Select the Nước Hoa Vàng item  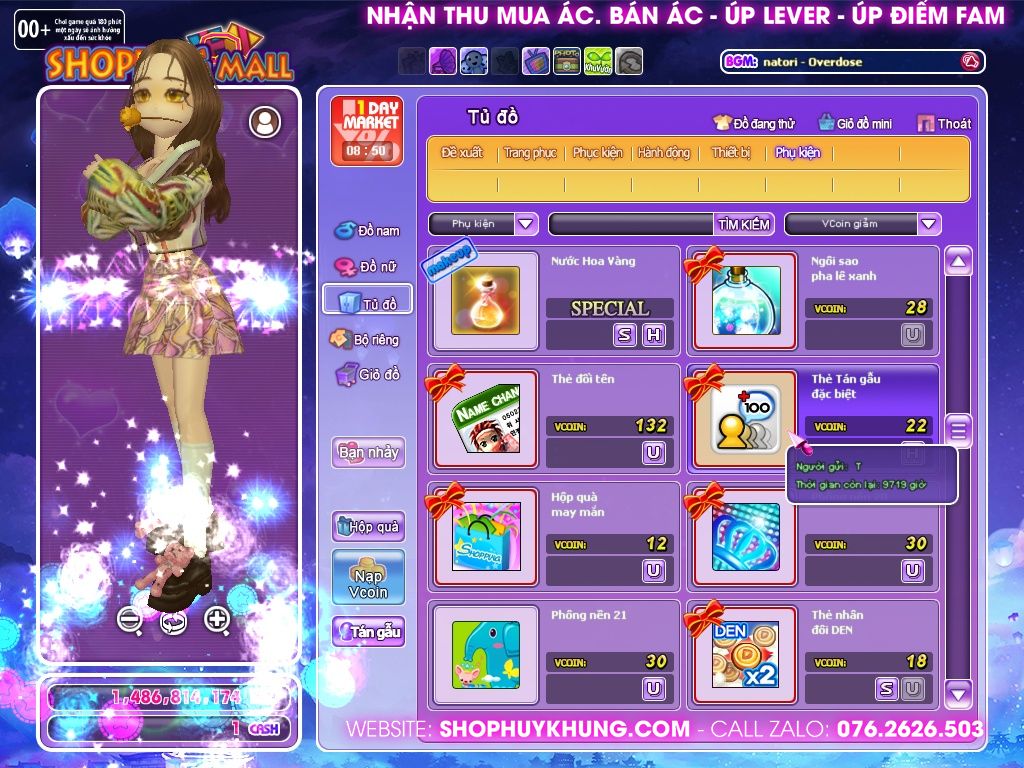click(x=485, y=300)
